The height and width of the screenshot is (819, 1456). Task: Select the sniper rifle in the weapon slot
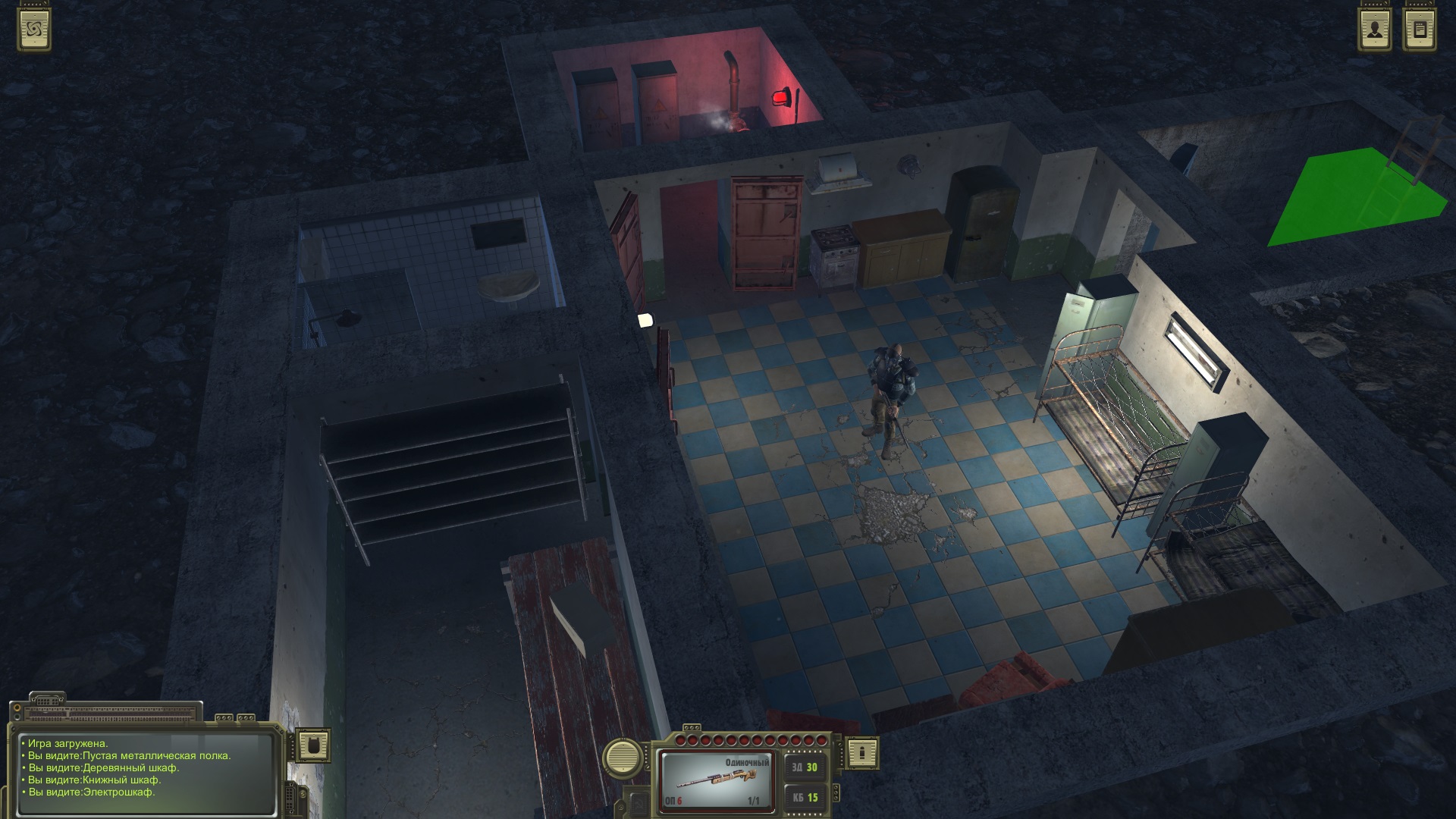(x=717, y=780)
